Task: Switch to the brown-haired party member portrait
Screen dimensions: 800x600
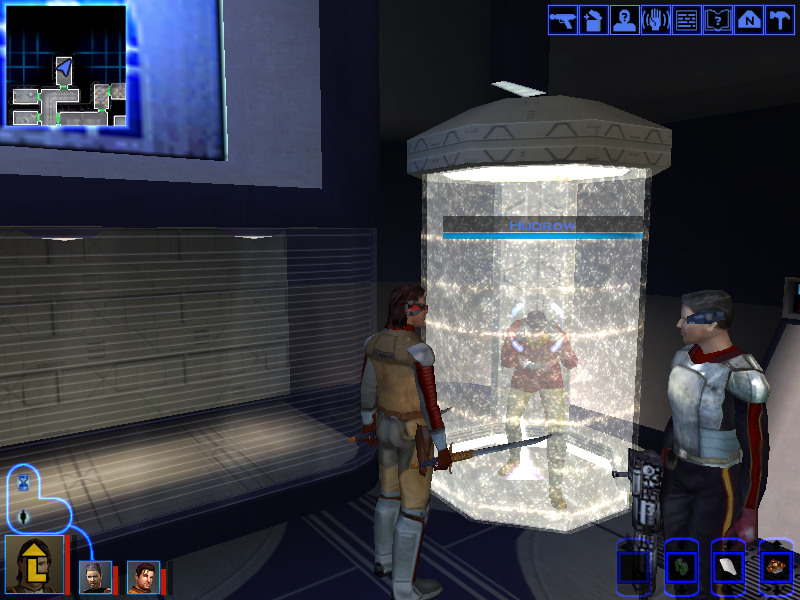Action: point(143,576)
